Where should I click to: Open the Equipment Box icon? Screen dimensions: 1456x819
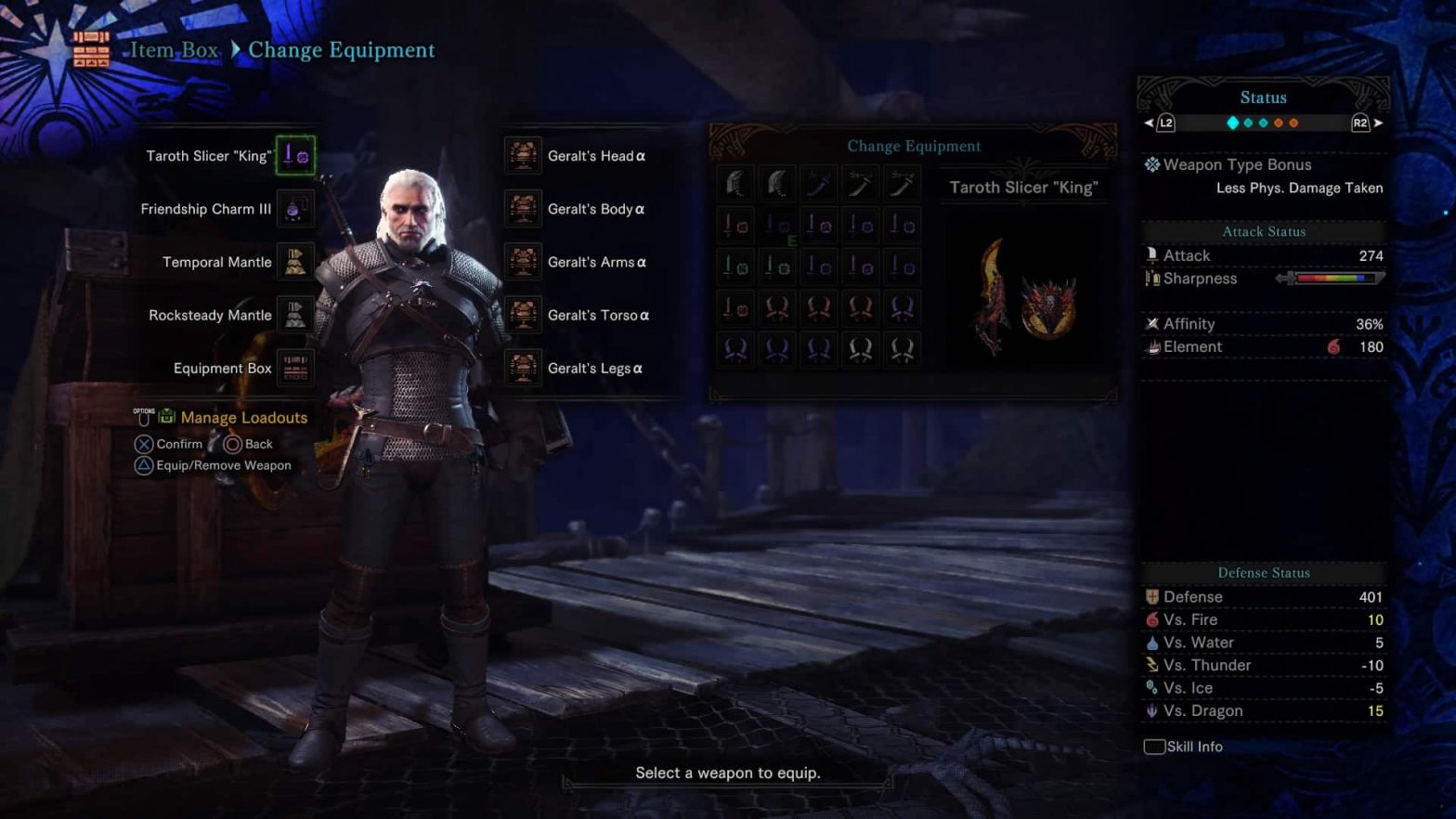click(295, 368)
